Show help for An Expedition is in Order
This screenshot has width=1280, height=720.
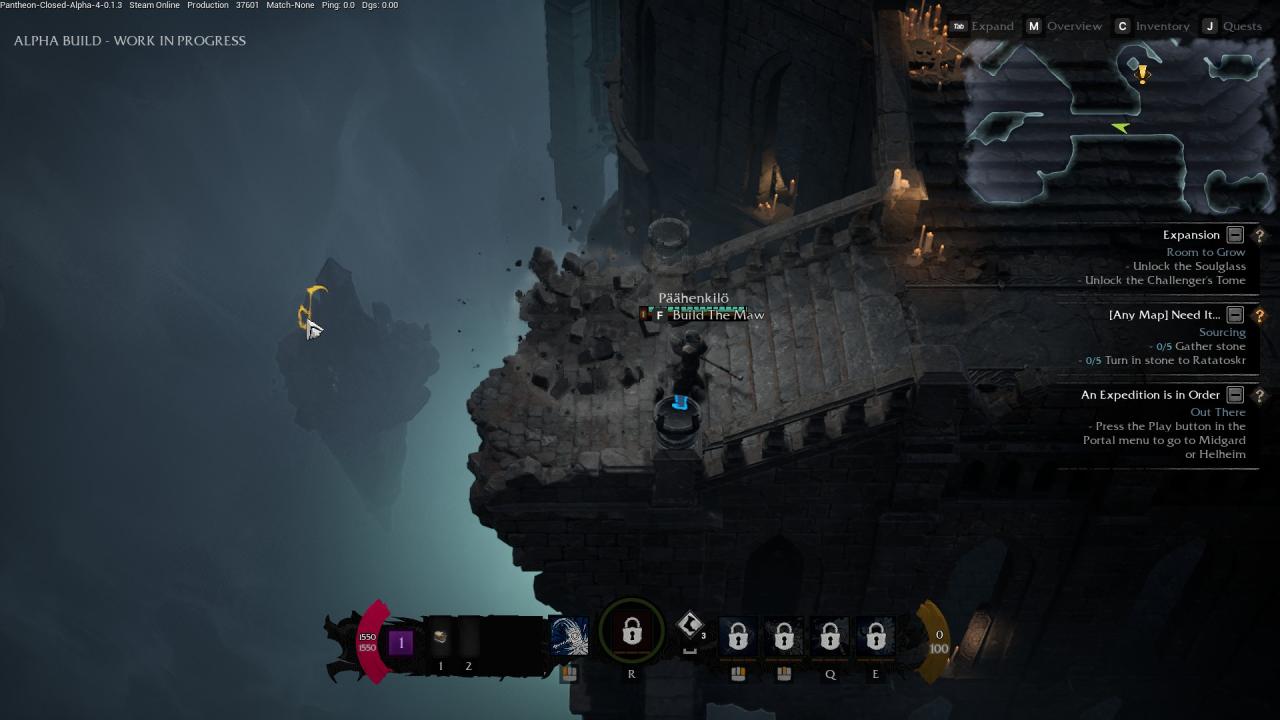(x=1259, y=395)
